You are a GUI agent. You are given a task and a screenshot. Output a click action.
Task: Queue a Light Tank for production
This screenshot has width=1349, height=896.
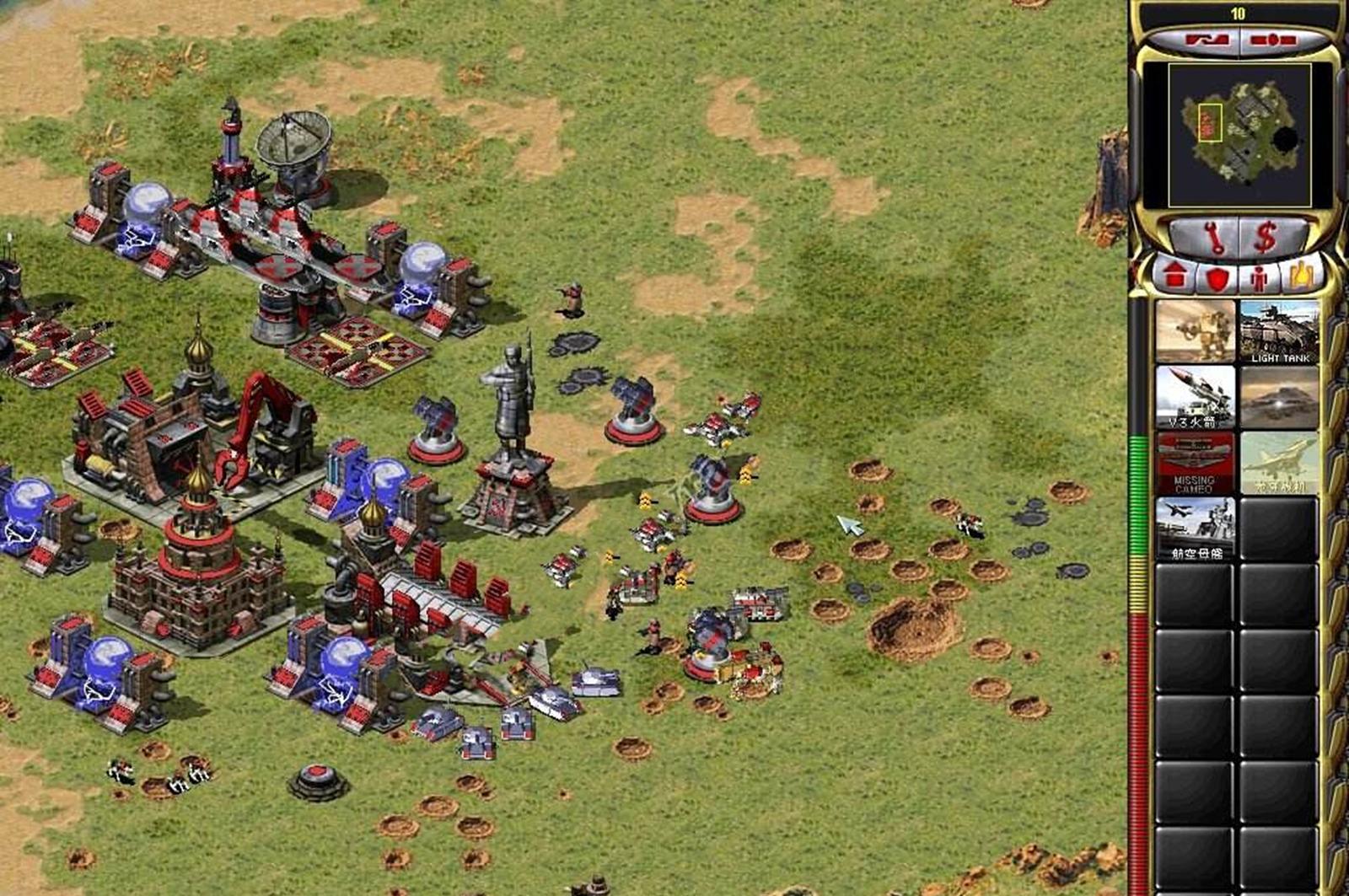(x=1279, y=331)
